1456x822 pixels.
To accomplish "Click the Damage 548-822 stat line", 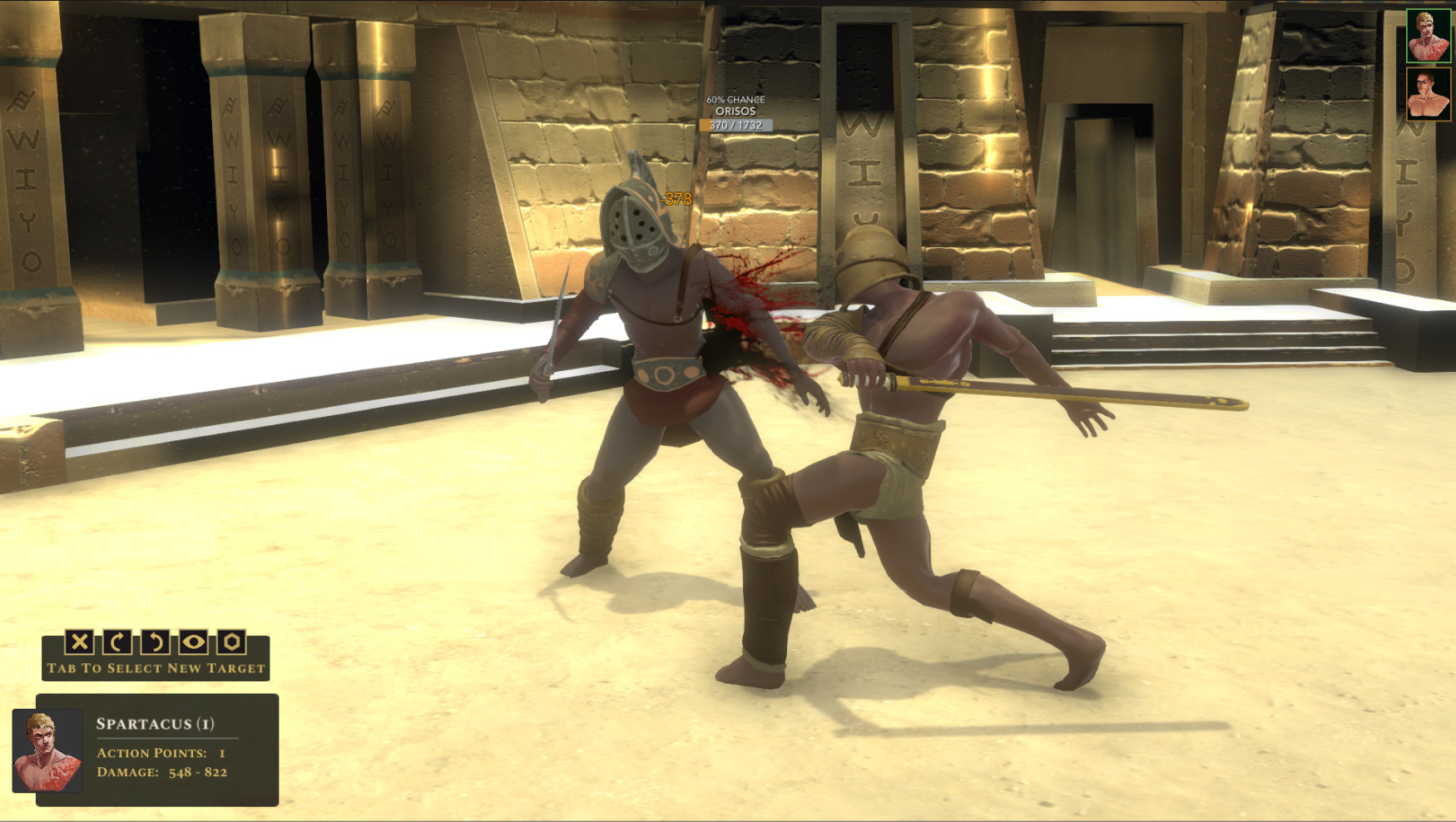I will (x=163, y=772).
